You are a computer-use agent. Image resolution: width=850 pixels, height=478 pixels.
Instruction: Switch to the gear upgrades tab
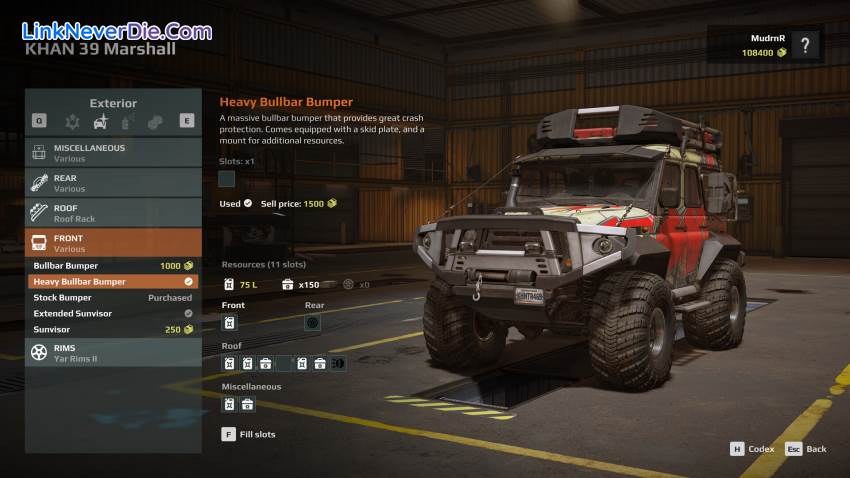(x=72, y=121)
